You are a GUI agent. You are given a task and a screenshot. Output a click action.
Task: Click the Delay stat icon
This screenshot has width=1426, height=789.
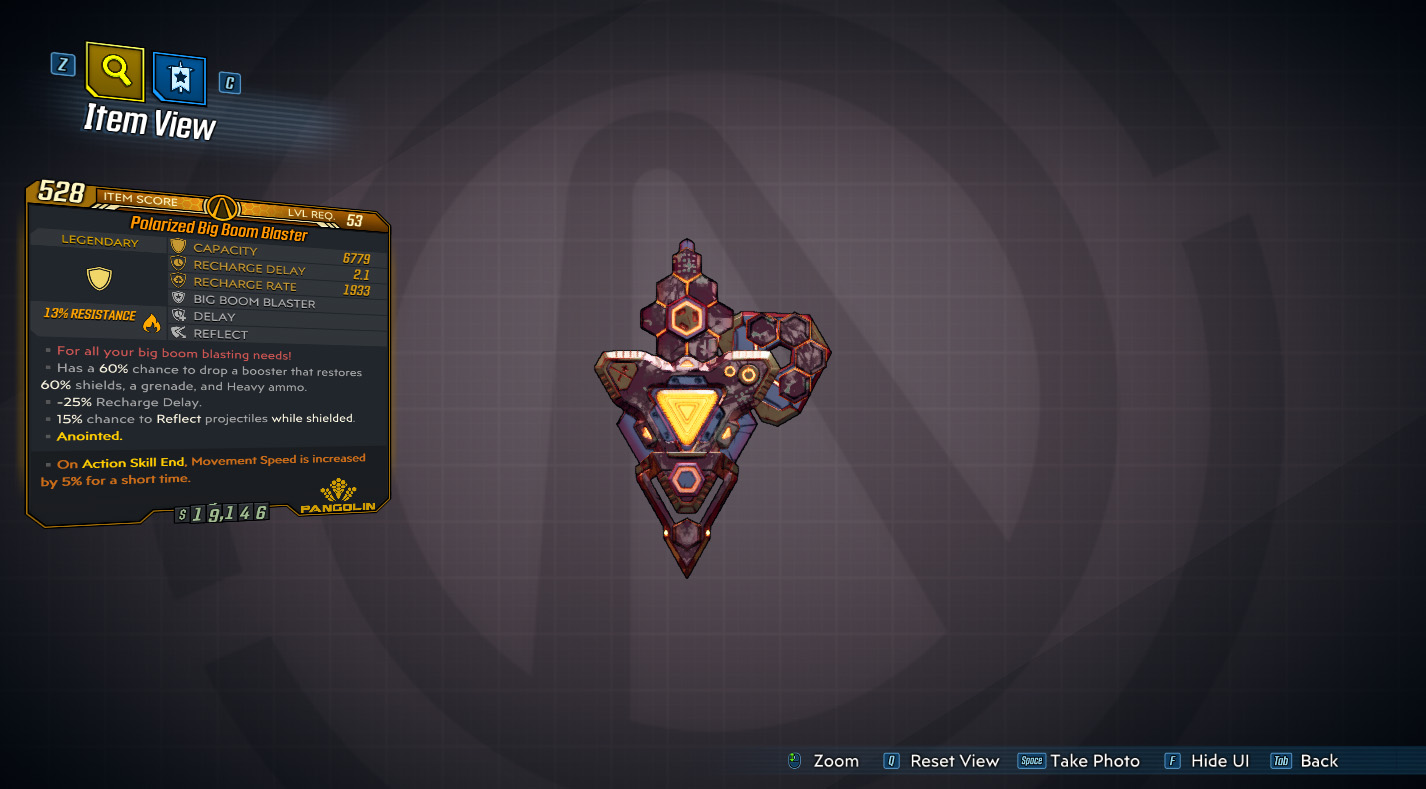(177, 316)
